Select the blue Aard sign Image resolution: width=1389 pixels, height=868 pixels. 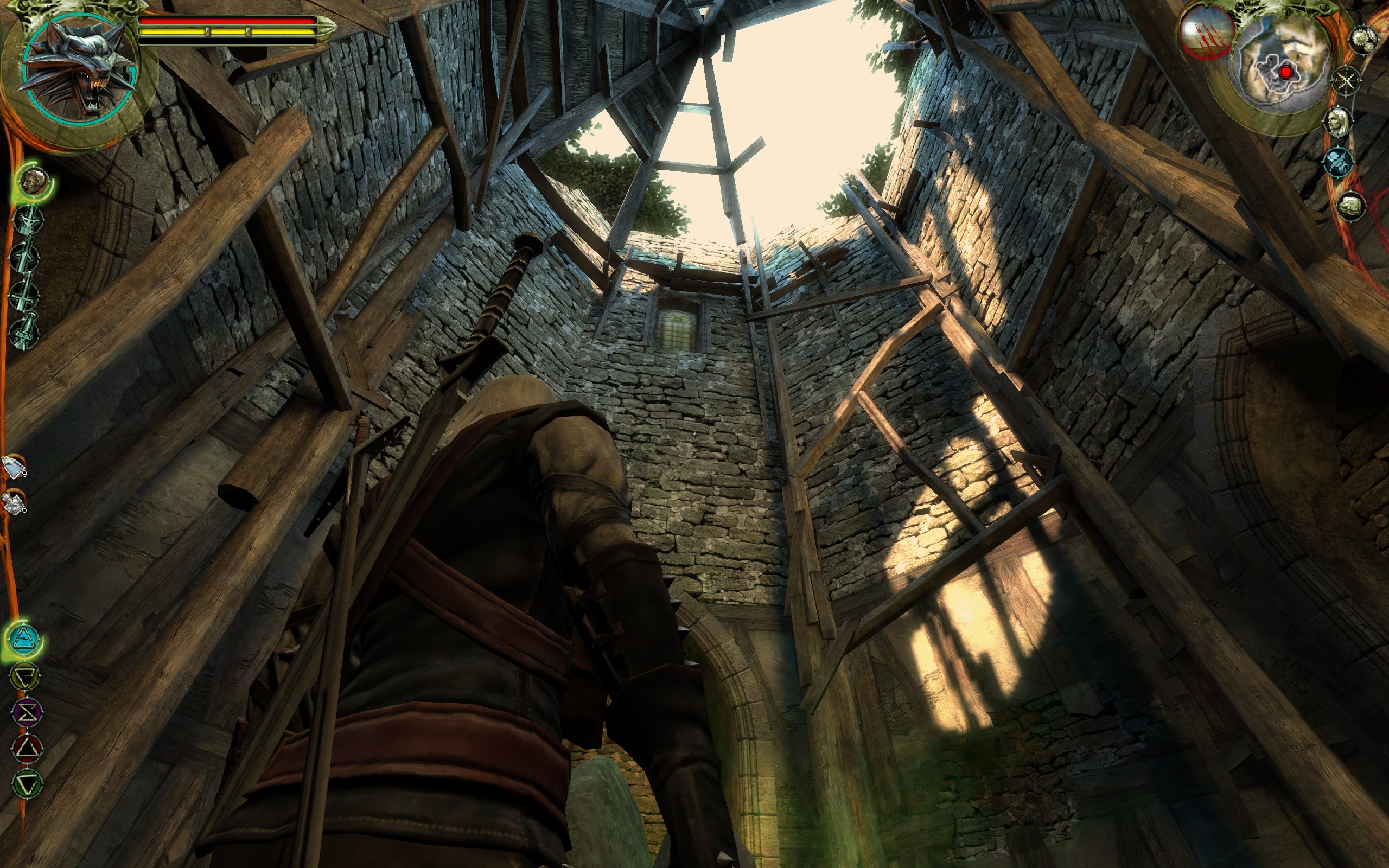[x=26, y=639]
